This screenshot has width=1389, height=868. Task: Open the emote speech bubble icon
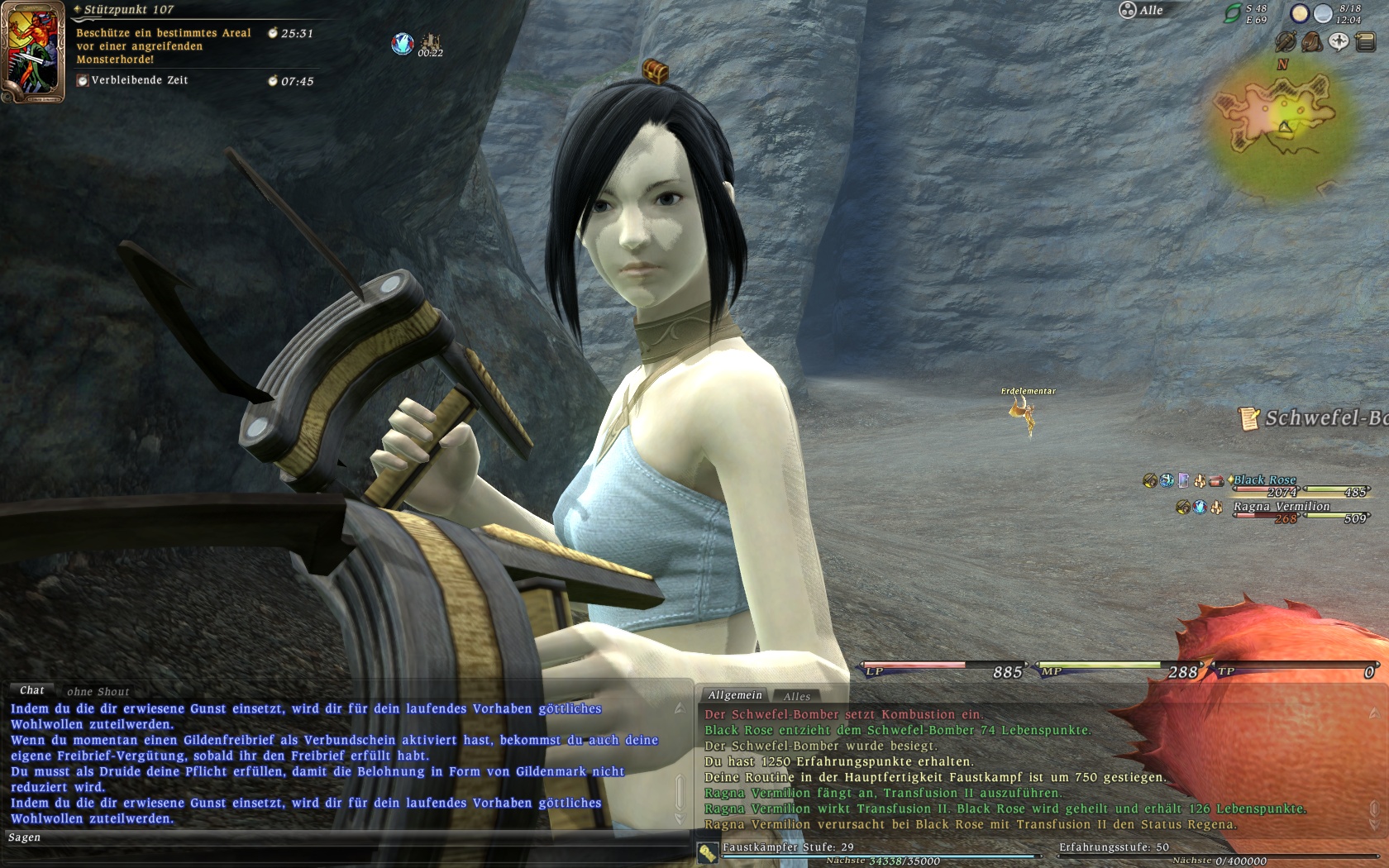(x=1339, y=41)
